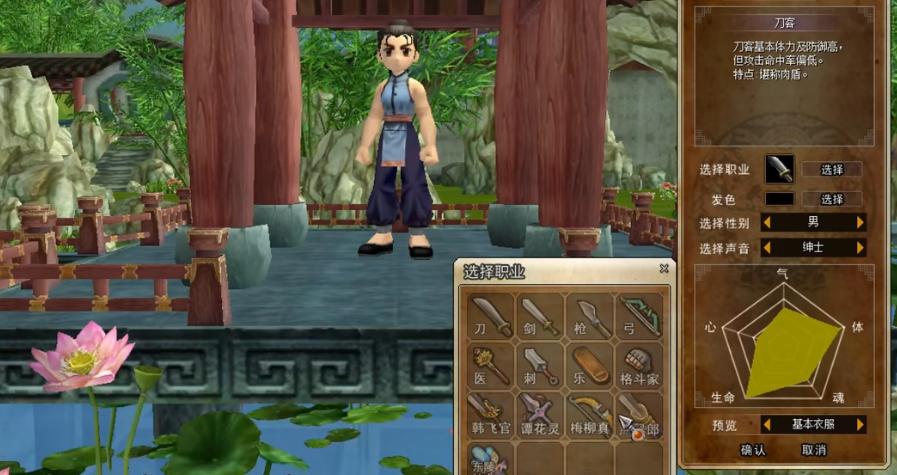Select the 医 healer class

tap(490, 364)
